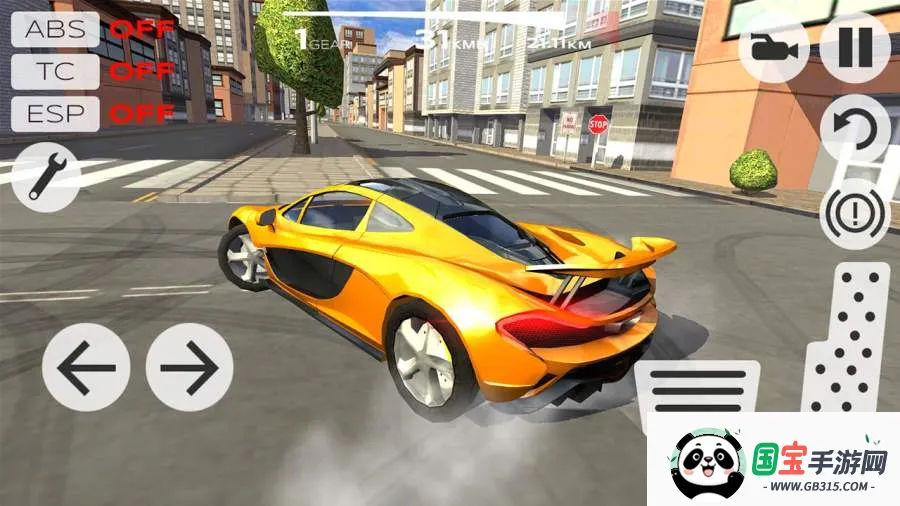Toggle the TC traction control

point(56,71)
